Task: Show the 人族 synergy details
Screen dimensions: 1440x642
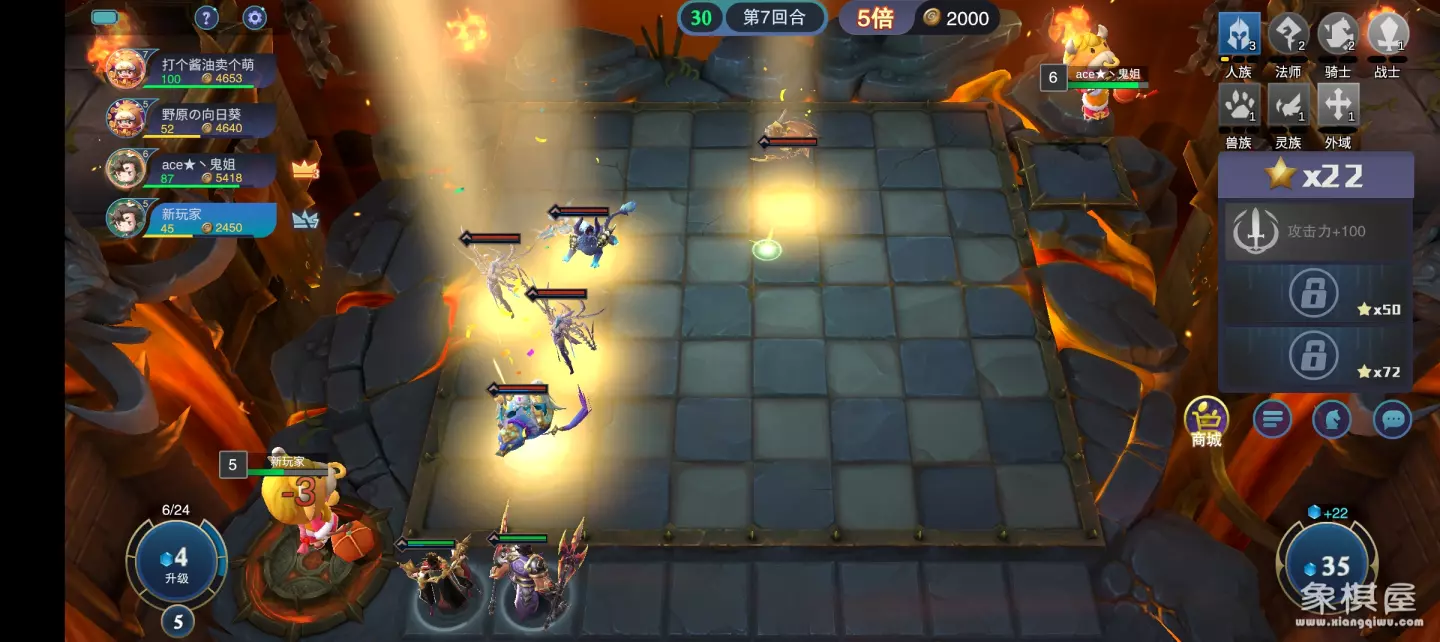Action: pyautogui.click(x=1238, y=35)
